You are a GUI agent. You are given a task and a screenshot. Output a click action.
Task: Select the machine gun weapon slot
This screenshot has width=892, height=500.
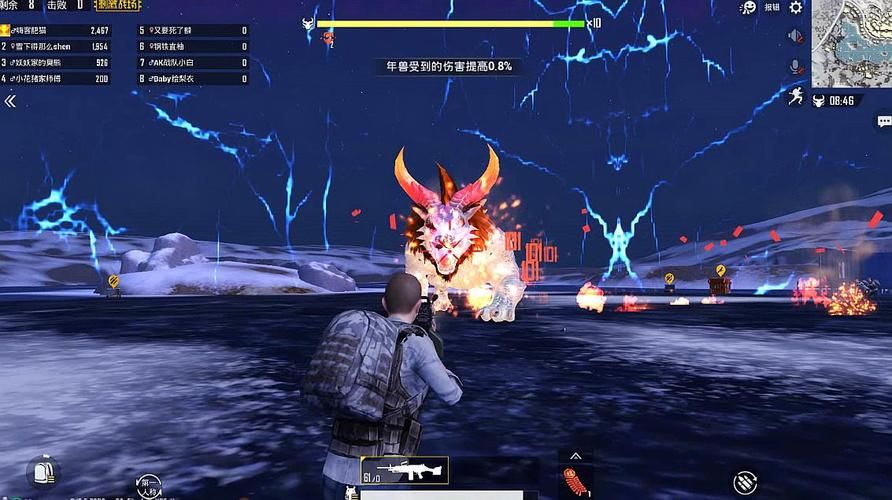404,470
